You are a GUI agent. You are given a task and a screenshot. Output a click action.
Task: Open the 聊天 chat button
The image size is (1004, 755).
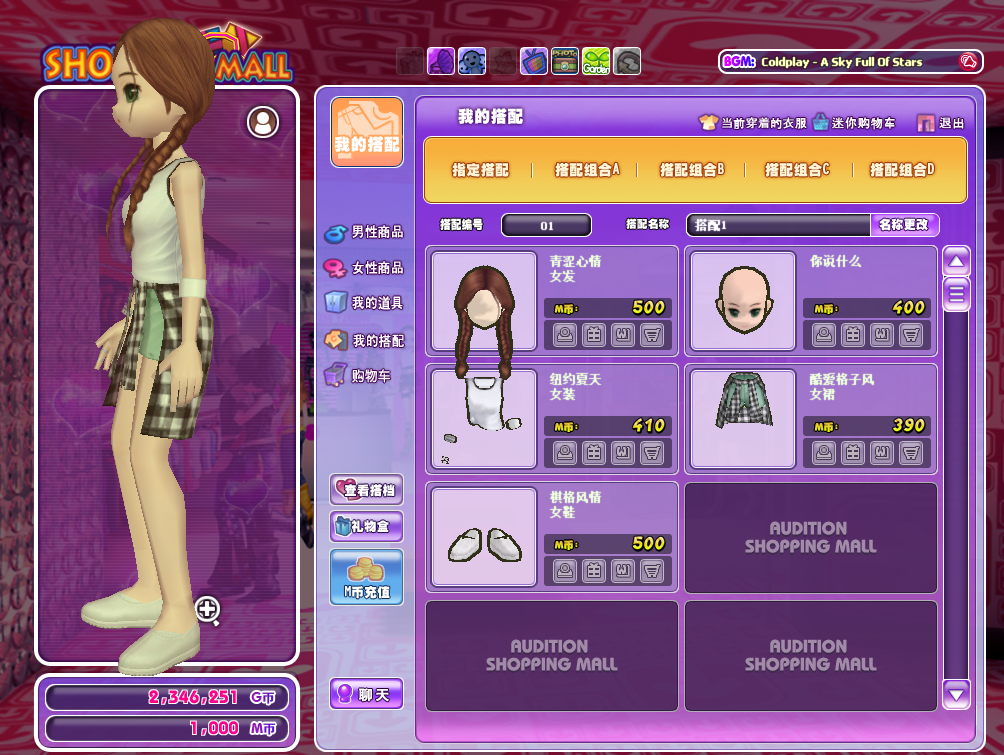[x=366, y=694]
